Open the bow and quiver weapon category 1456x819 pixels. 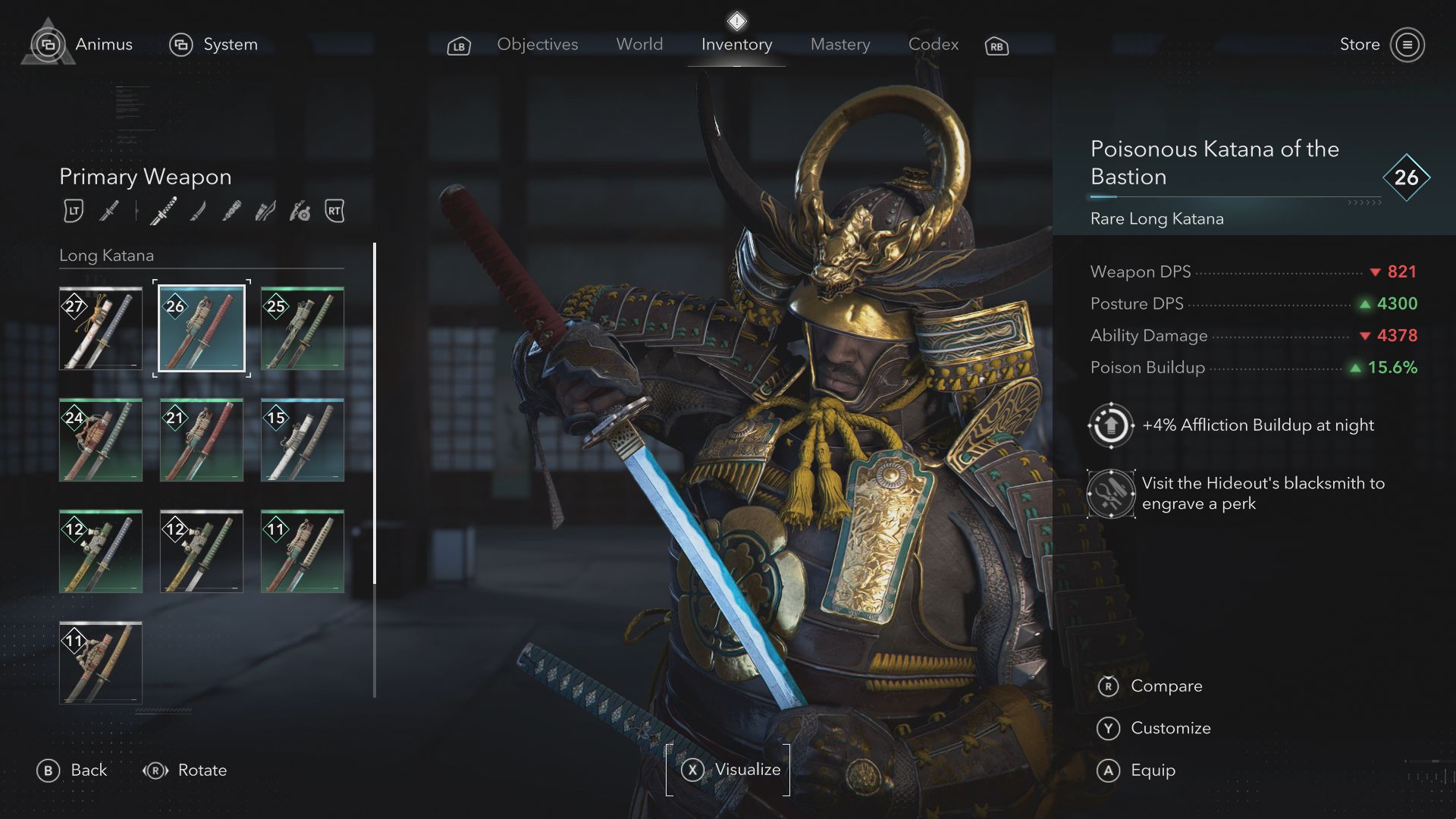[x=265, y=211]
